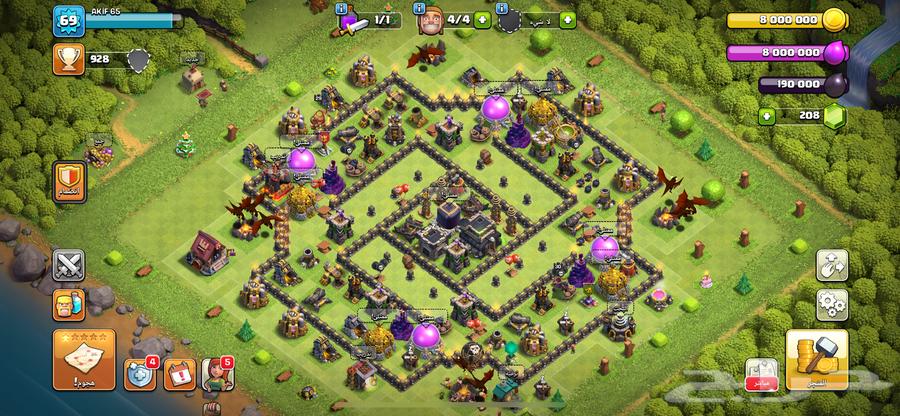Open the player level 69 badge
Image resolution: width=900 pixels, height=416 pixels.
pyautogui.click(x=68, y=21)
